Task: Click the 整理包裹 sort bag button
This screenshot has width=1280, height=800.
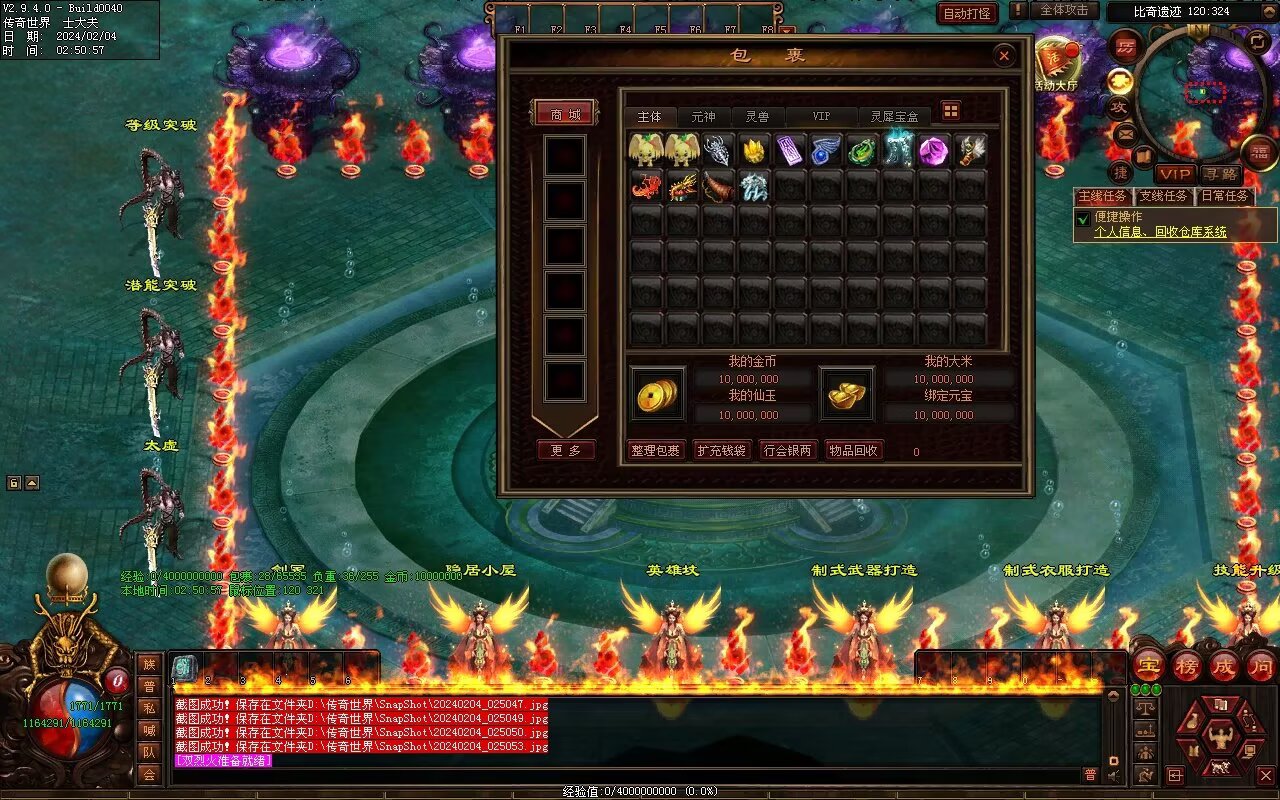Action: [655, 451]
